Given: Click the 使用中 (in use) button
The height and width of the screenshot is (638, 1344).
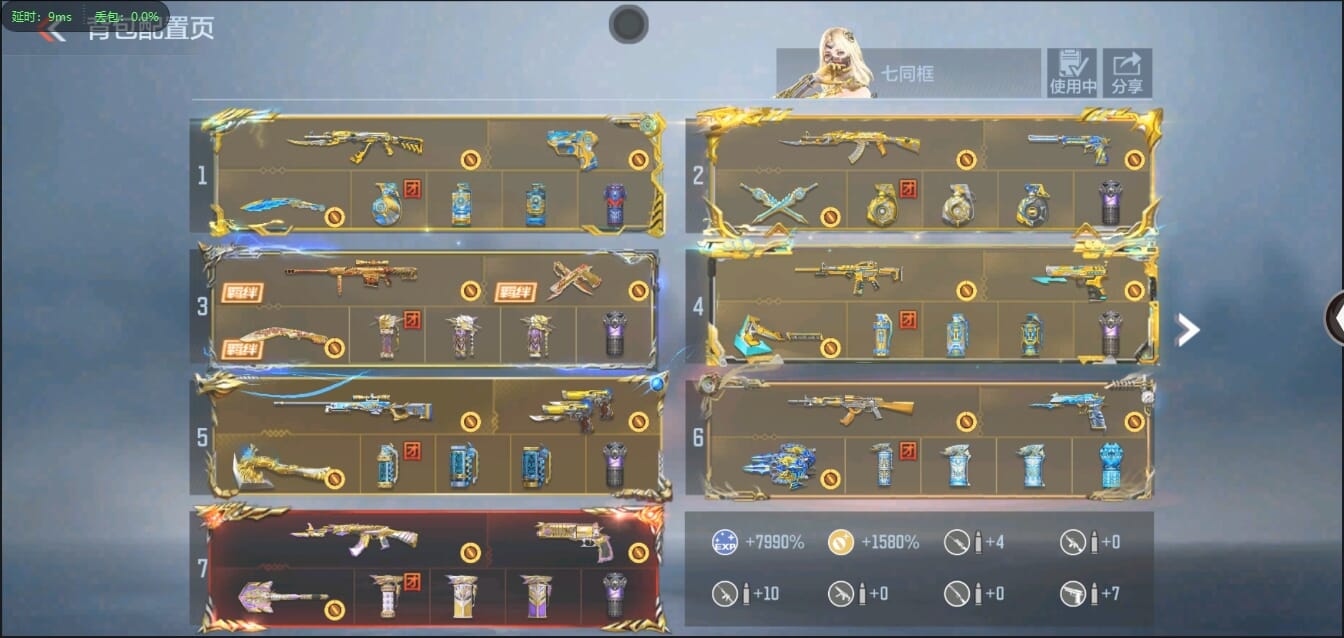Looking at the screenshot, I should coord(1072,73).
